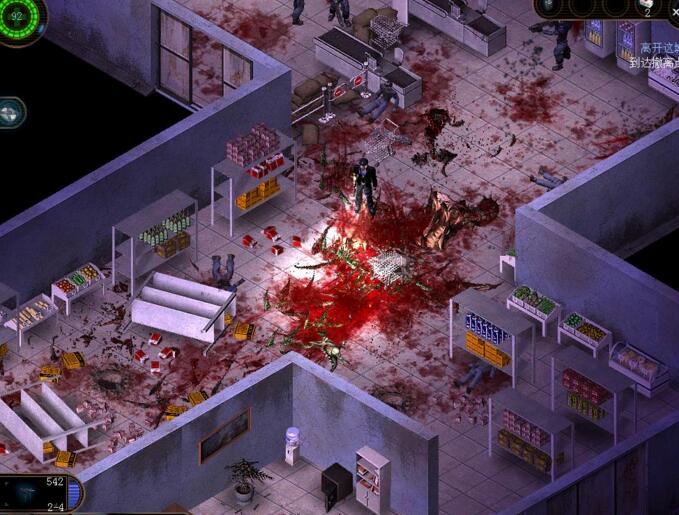679x515 pixels.
Task: Click the round gadget icon on the left edge
Action: (x=10, y=111)
